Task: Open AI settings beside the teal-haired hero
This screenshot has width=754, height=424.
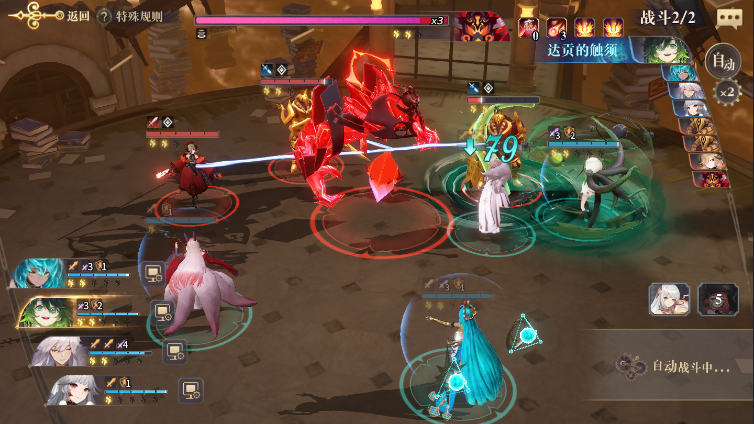Action: 154,272
